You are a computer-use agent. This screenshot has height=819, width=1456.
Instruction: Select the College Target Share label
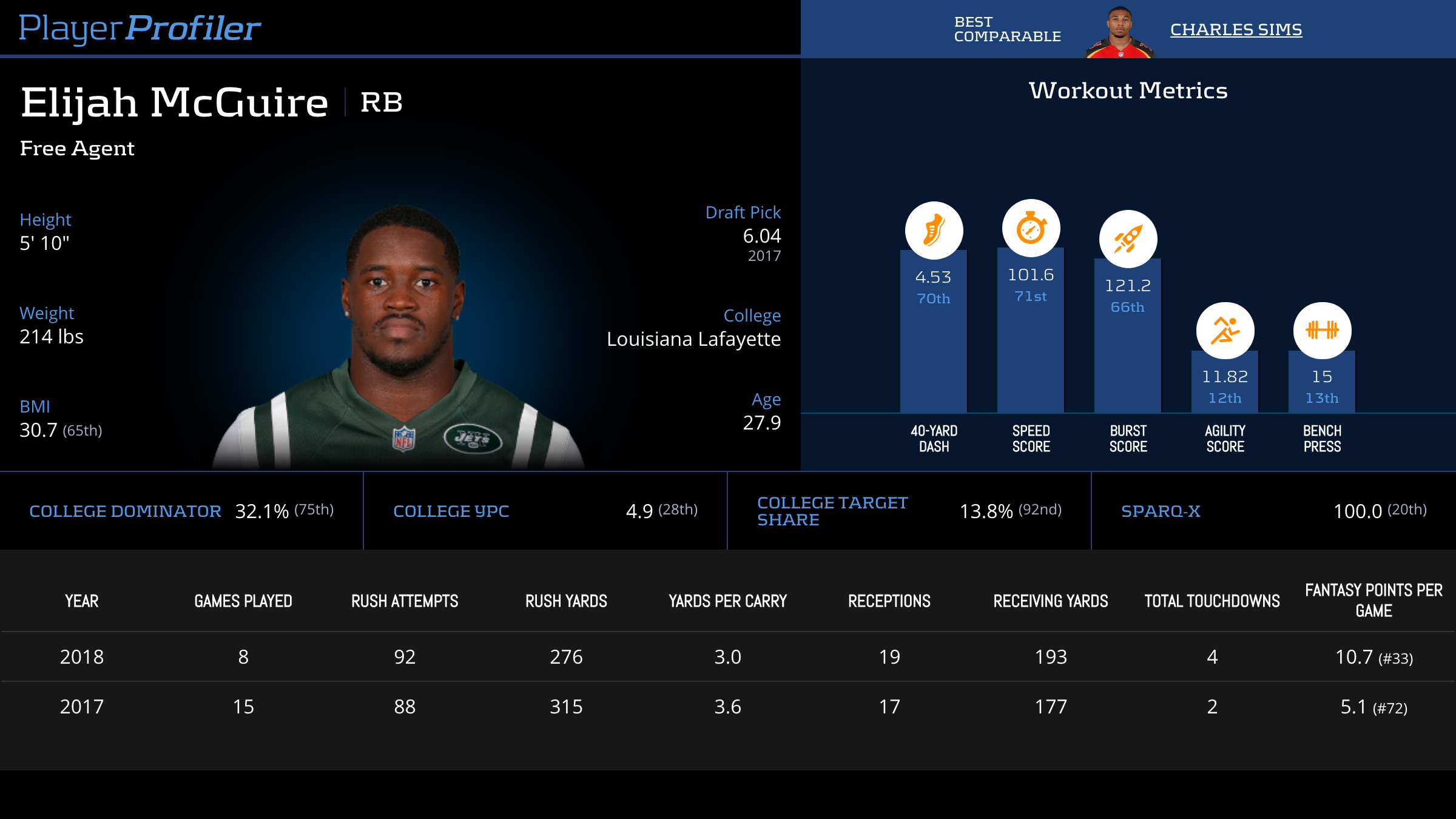pyautogui.click(x=832, y=511)
